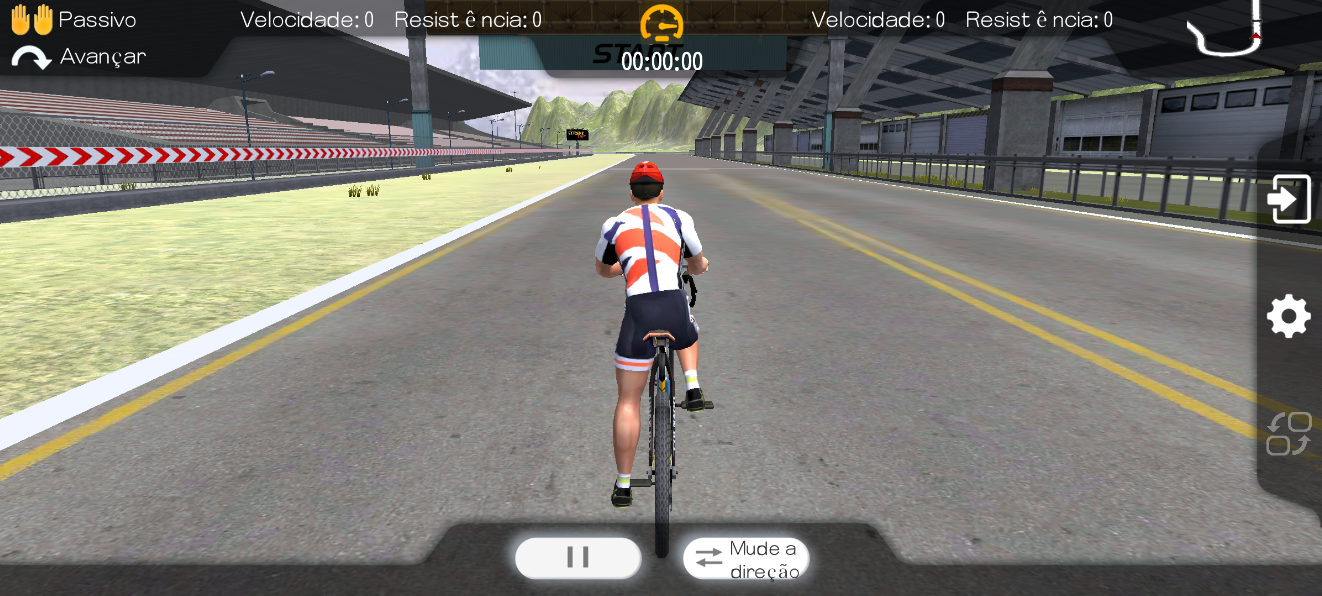The height and width of the screenshot is (596, 1322).
Task: Open the track route minimap
Action: pos(1226,29)
